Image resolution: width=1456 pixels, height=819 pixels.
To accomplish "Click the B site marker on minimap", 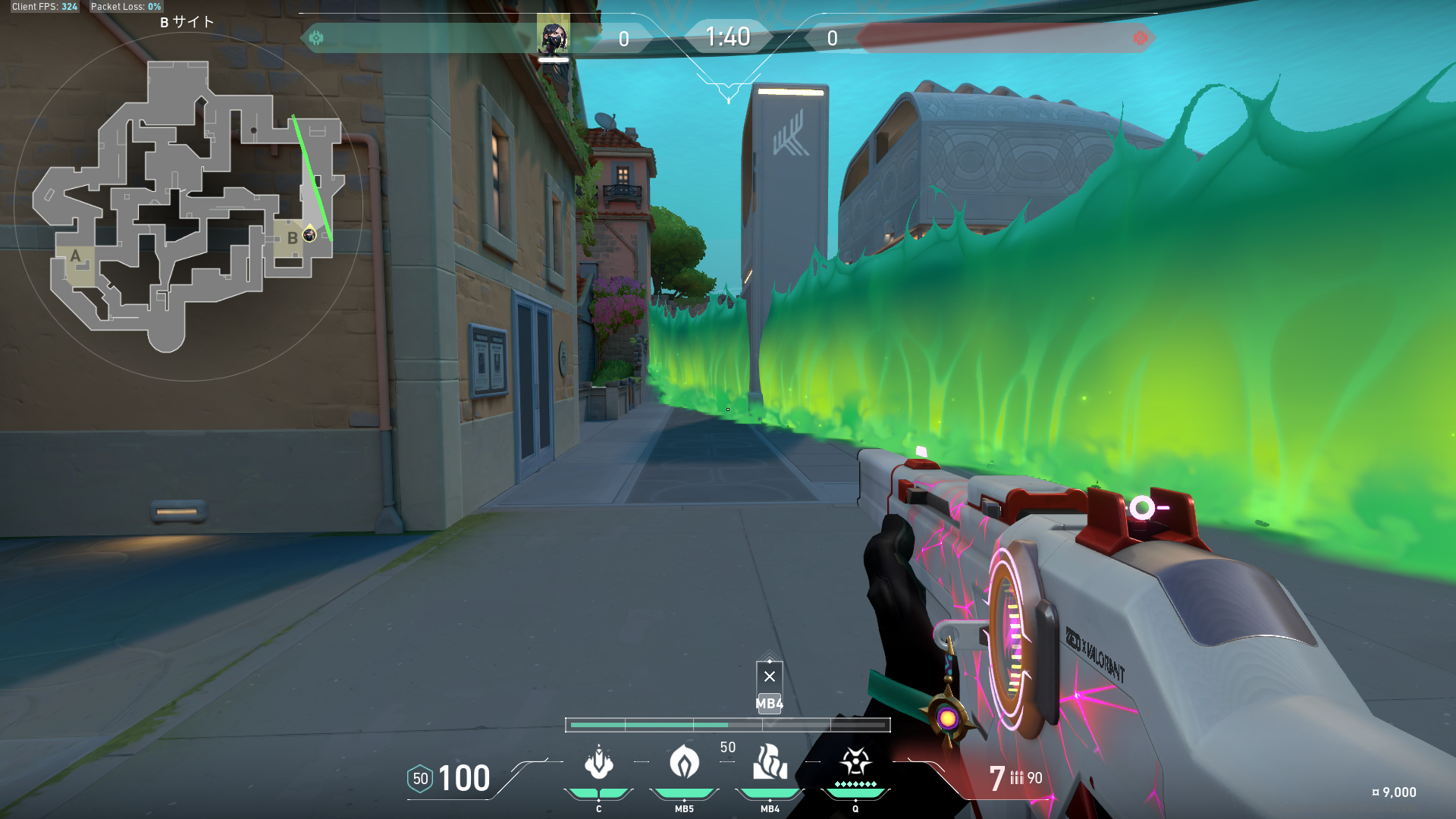I will pyautogui.click(x=292, y=238).
